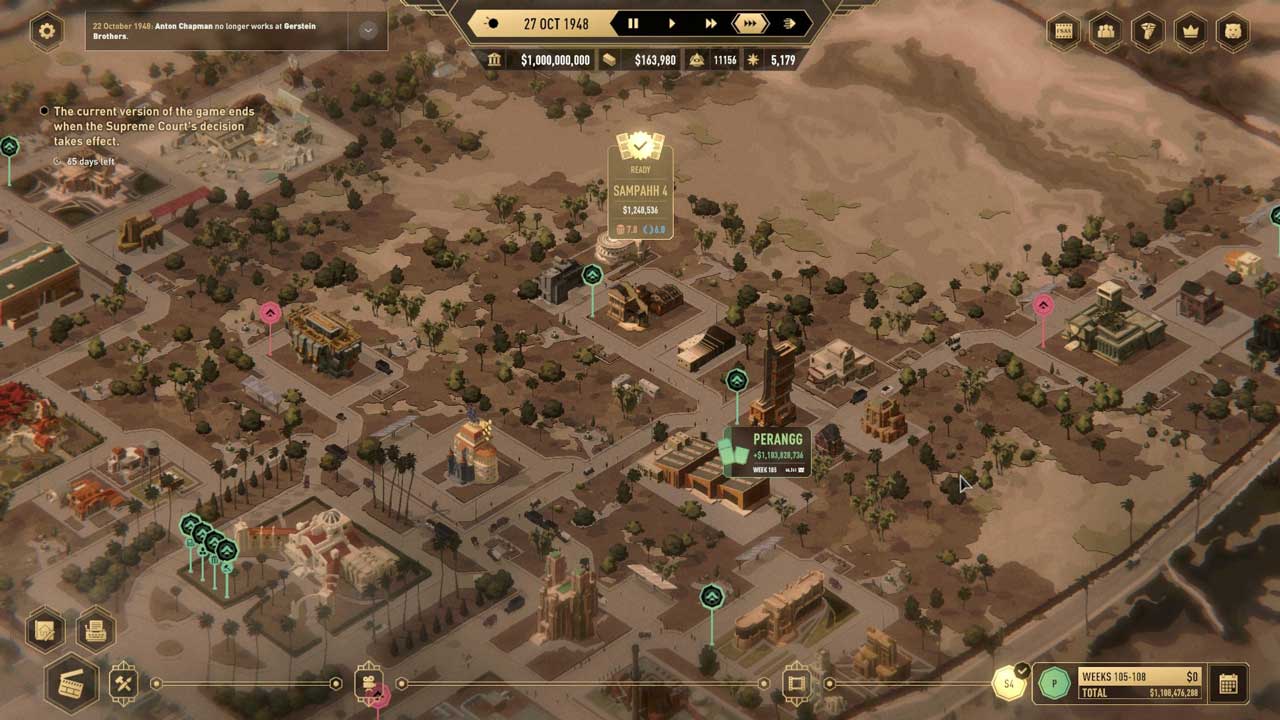Open the building blueprint mode button
1280x720 pixels.
point(45,630)
